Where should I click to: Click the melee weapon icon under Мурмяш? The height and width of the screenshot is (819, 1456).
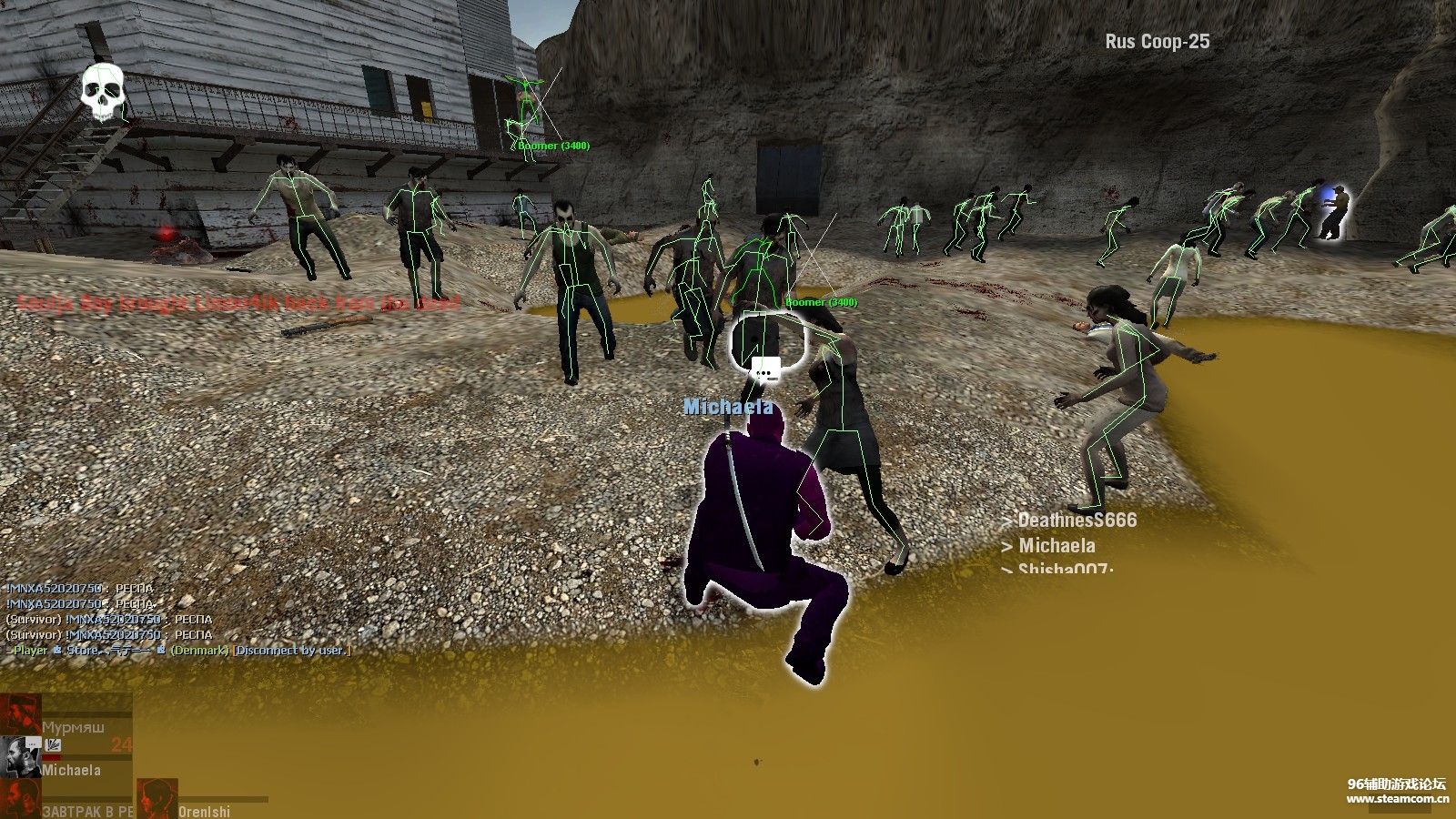(53, 745)
